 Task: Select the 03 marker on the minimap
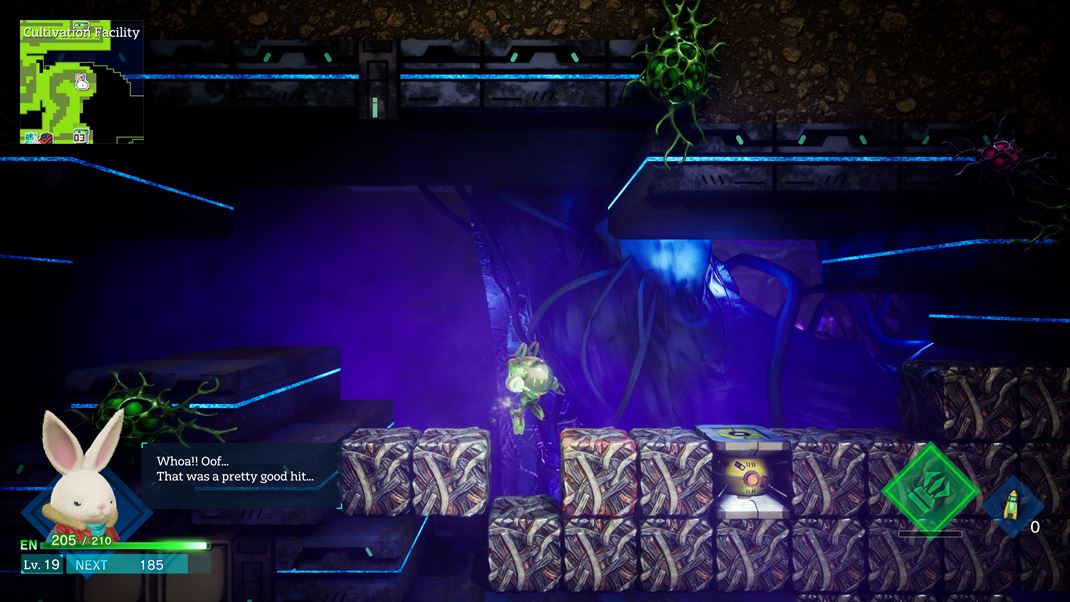pyautogui.click(x=80, y=136)
